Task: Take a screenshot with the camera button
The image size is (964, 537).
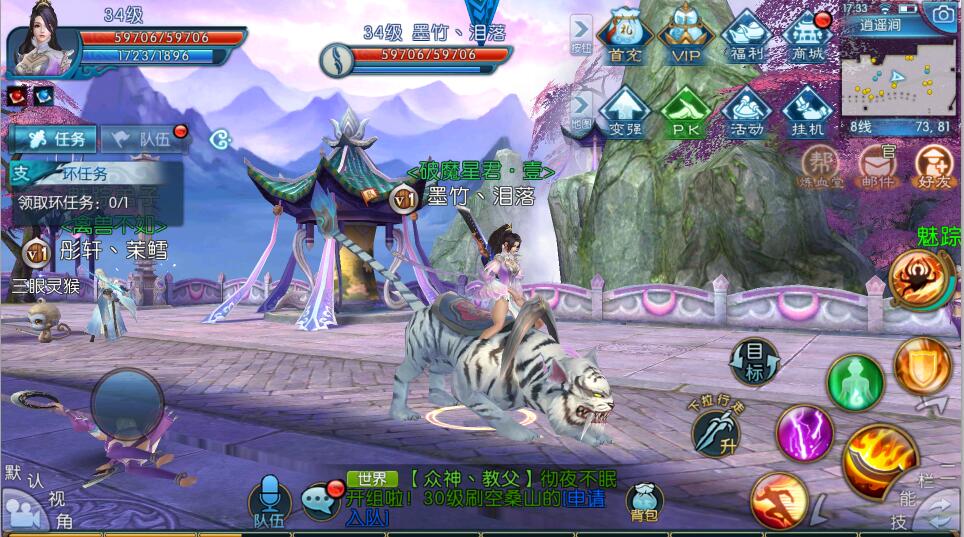Action: click(942, 14)
